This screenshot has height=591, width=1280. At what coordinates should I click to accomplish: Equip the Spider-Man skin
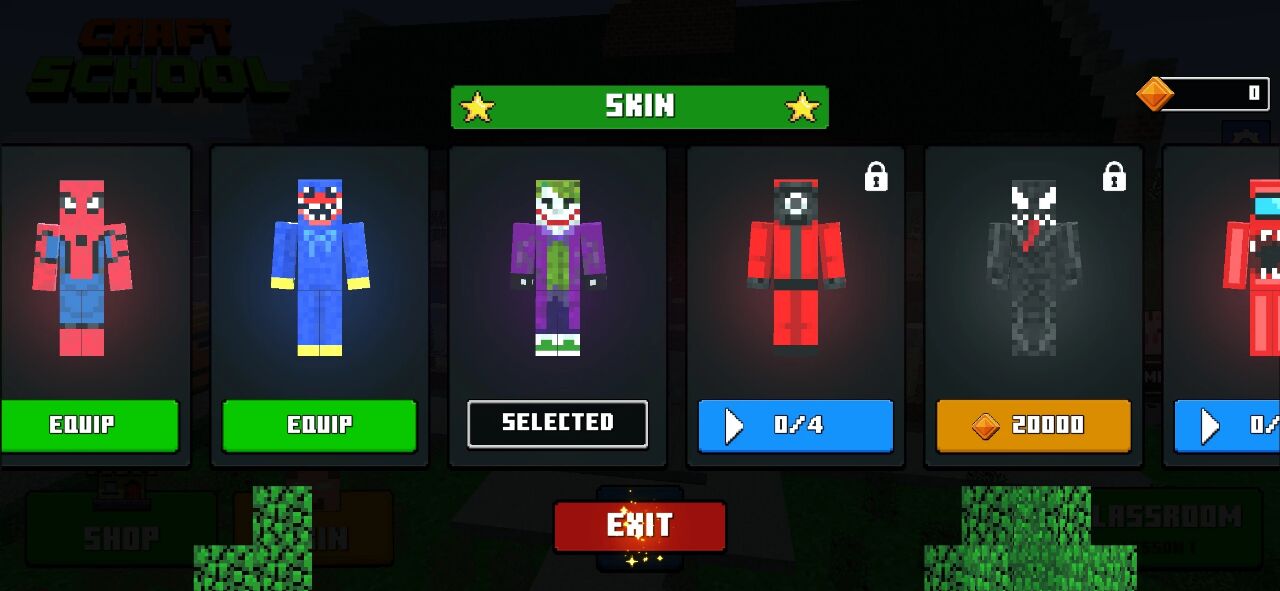pos(88,425)
